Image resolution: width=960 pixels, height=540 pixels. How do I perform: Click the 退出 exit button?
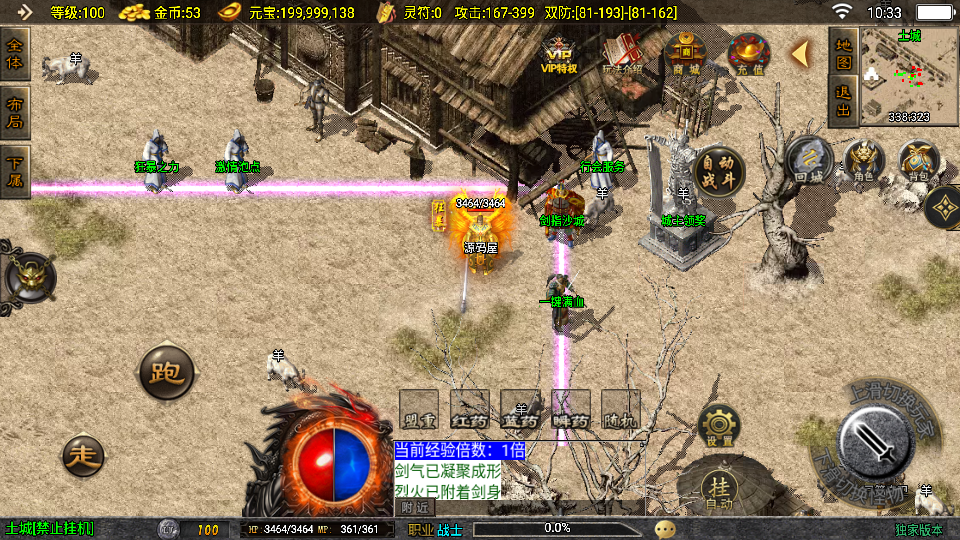point(844,102)
